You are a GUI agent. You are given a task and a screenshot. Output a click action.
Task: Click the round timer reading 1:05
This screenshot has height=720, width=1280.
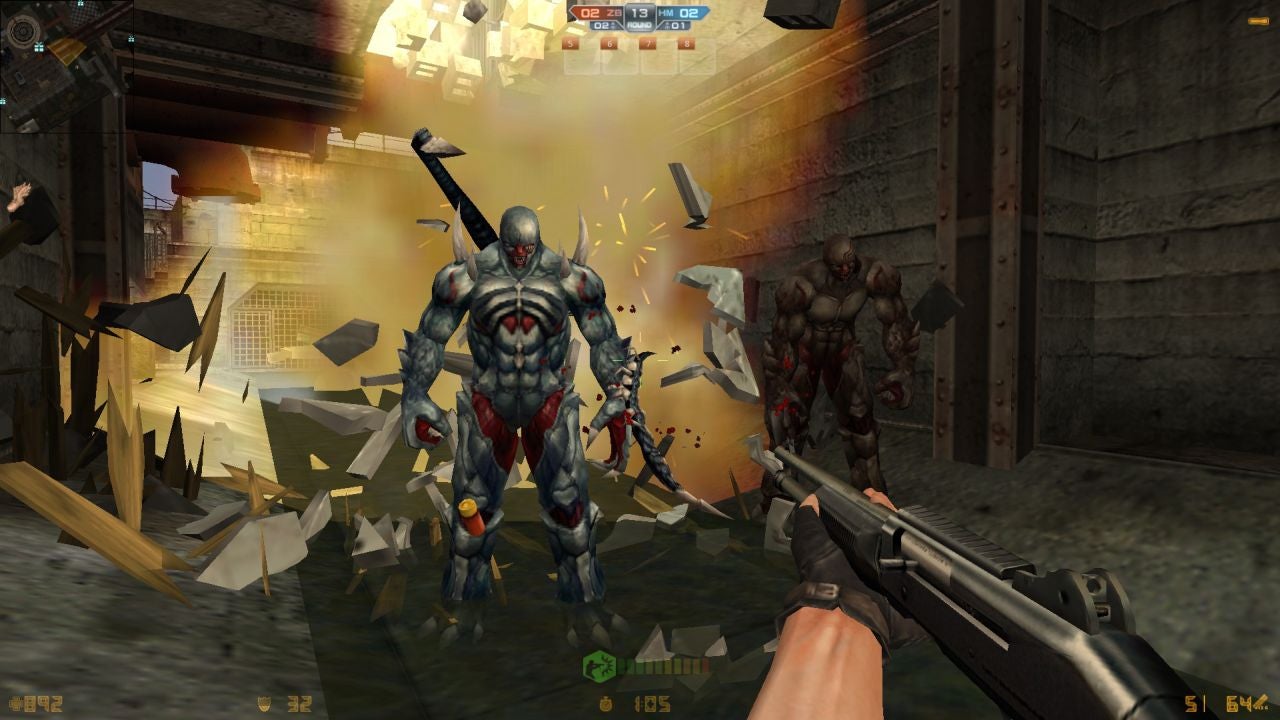653,705
